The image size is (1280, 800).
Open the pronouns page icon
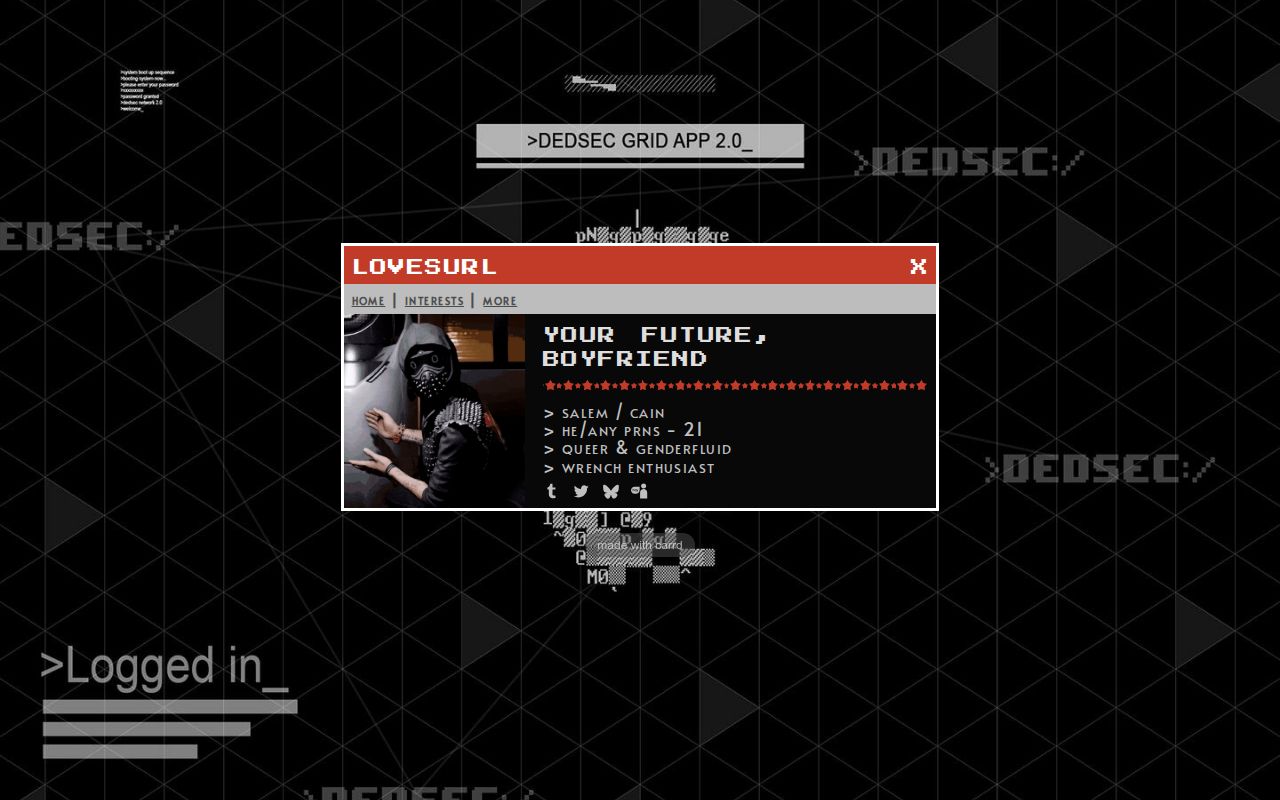point(640,491)
